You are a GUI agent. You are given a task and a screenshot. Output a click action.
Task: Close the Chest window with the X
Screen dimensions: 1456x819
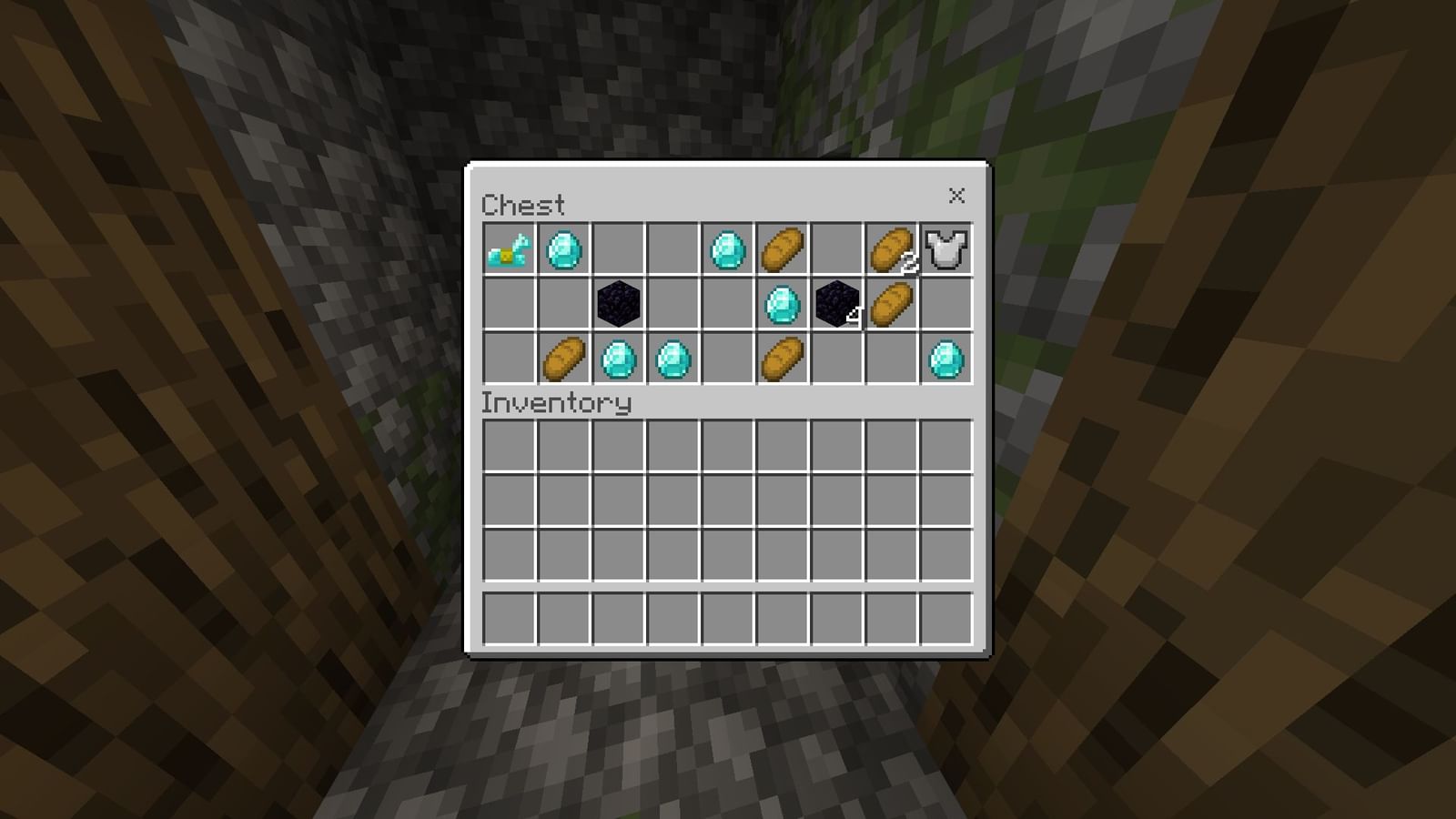[957, 196]
